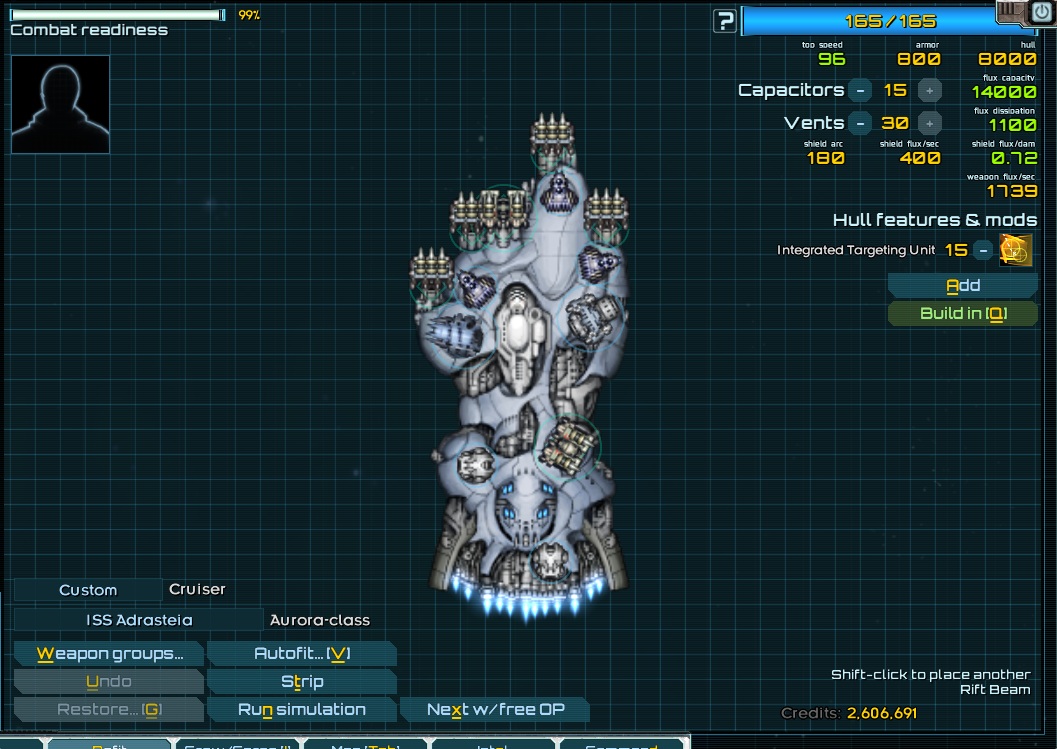
Task: Click the power icon in the corner
Action: [x=1041, y=12]
